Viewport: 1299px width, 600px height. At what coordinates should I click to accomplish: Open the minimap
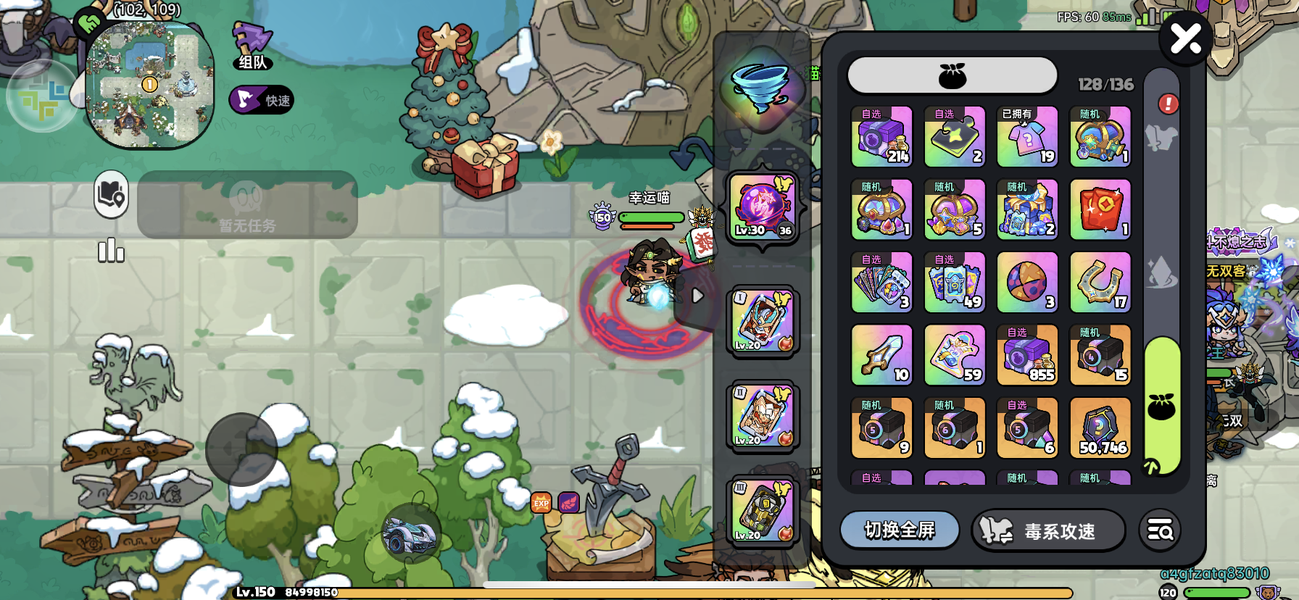pyautogui.click(x=150, y=84)
